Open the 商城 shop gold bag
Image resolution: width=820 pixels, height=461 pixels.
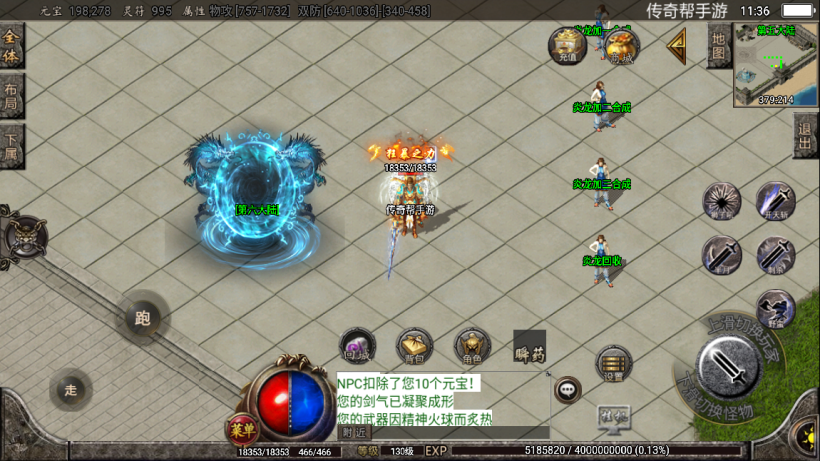(621, 46)
